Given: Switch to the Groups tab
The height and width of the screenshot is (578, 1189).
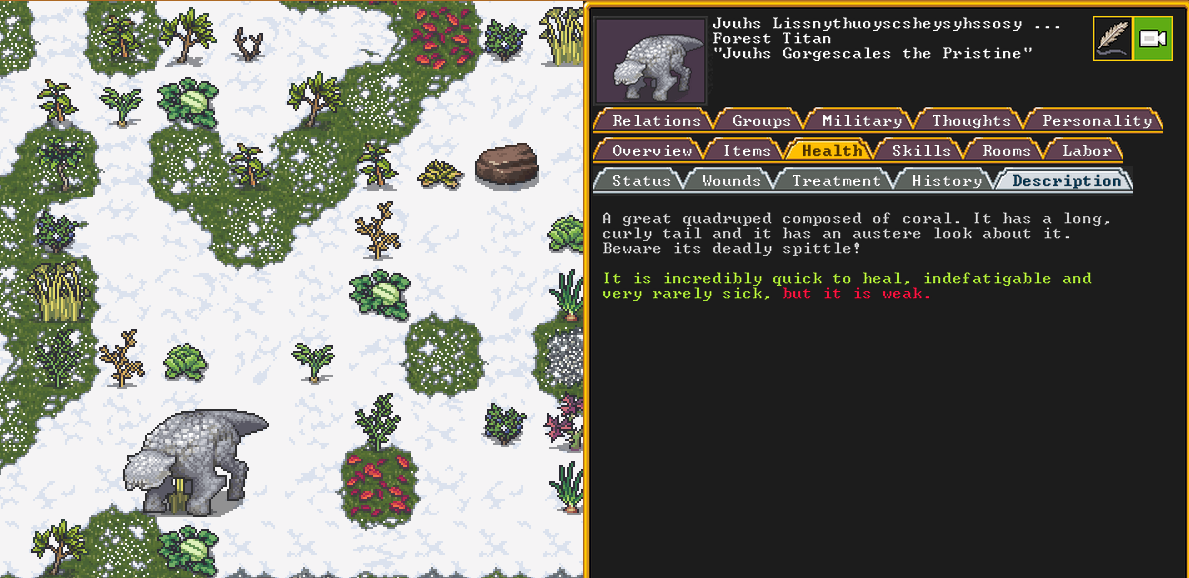Looking at the screenshot, I should [x=761, y=121].
